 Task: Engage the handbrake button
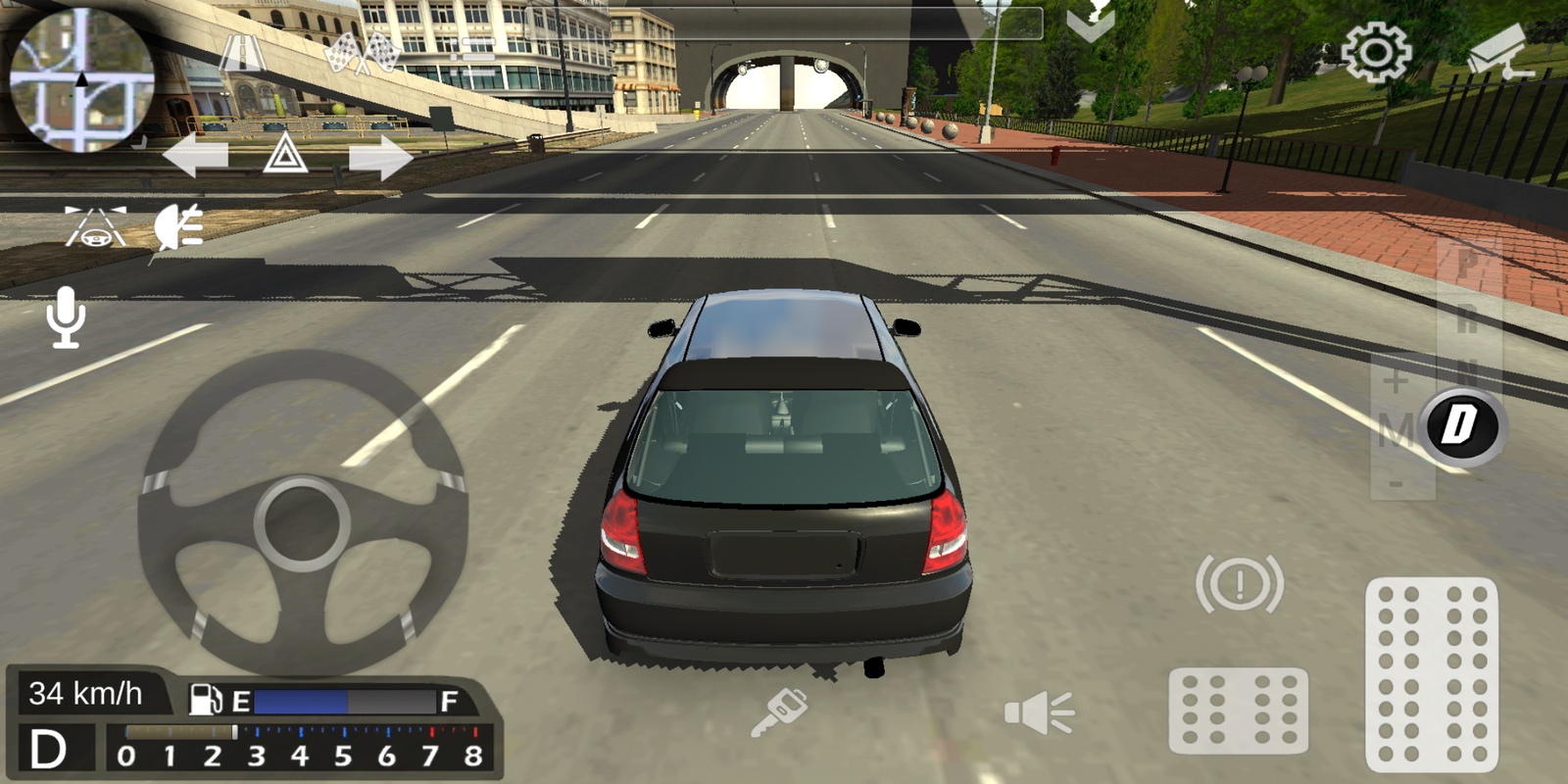point(1240,584)
